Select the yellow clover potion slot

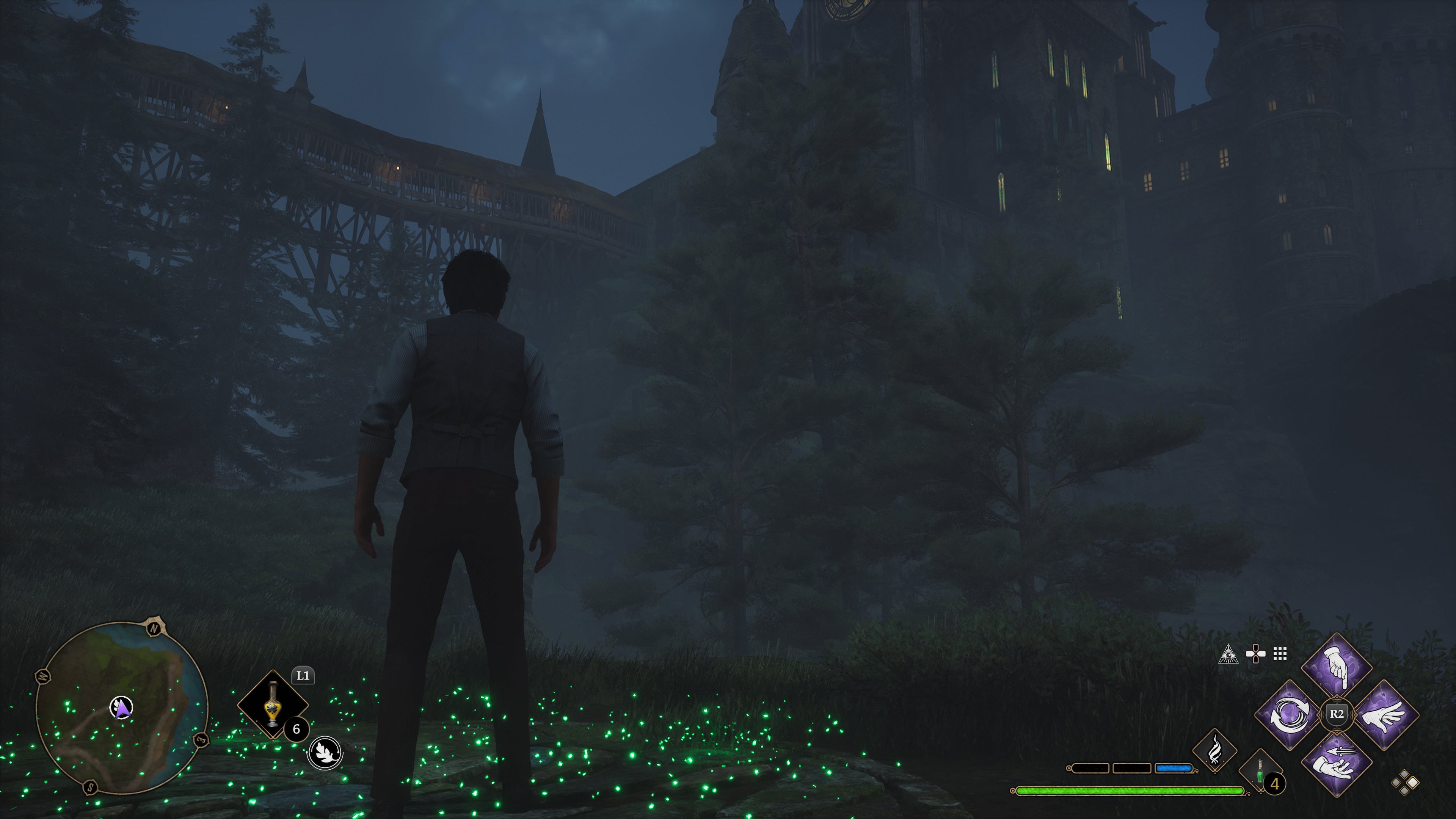(x=273, y=704)
